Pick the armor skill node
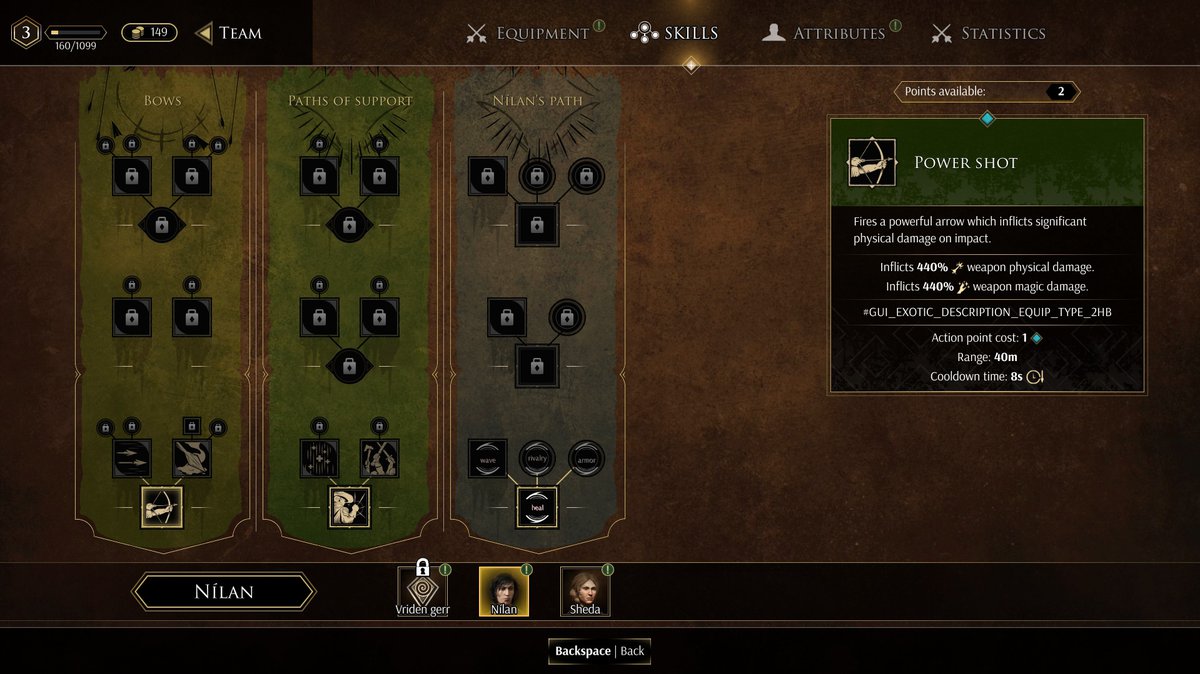This screenshot has height=674, width=1200. (x=586, y=458)
